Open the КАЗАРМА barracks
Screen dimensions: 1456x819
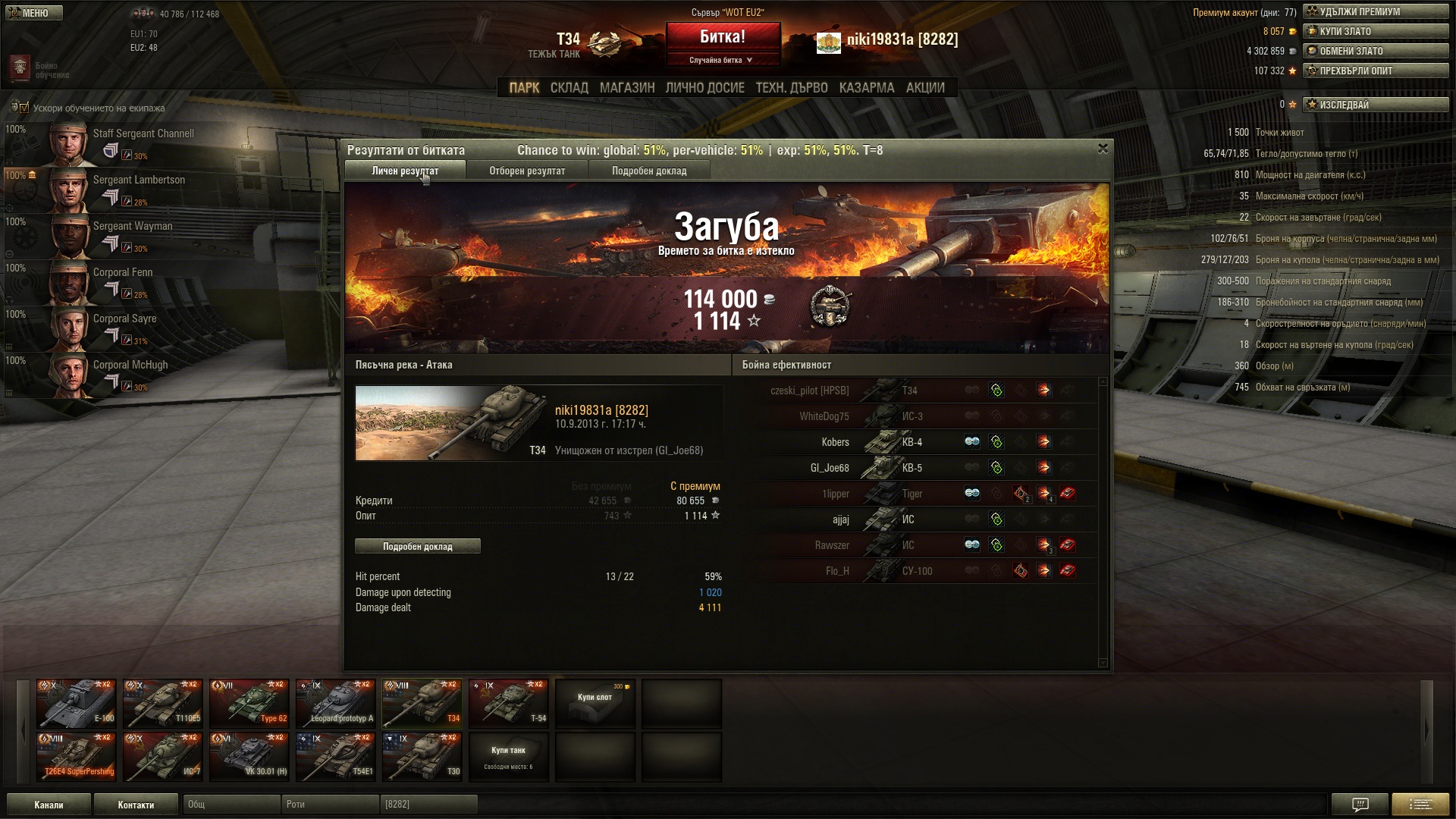[866, 88]
